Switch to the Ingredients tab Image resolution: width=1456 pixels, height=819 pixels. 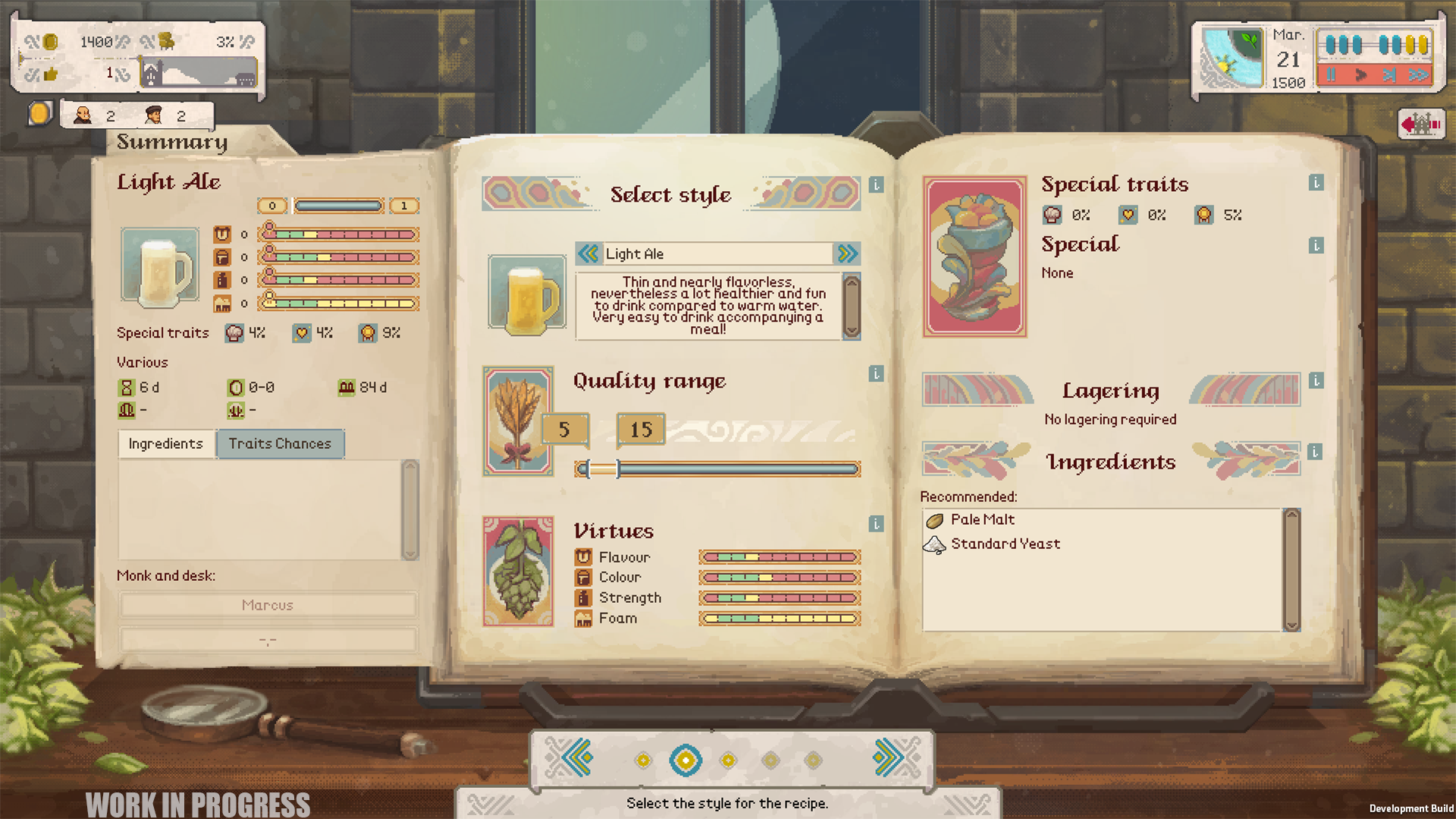pyautogui.click(x=165, y=444)
